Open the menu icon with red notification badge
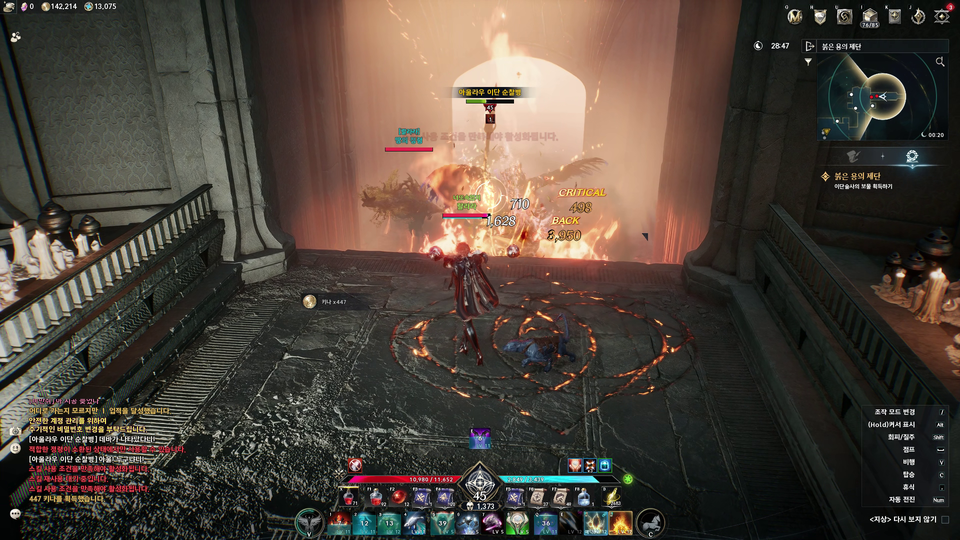Viewport: 960px width, 540px height. point(942,16)
